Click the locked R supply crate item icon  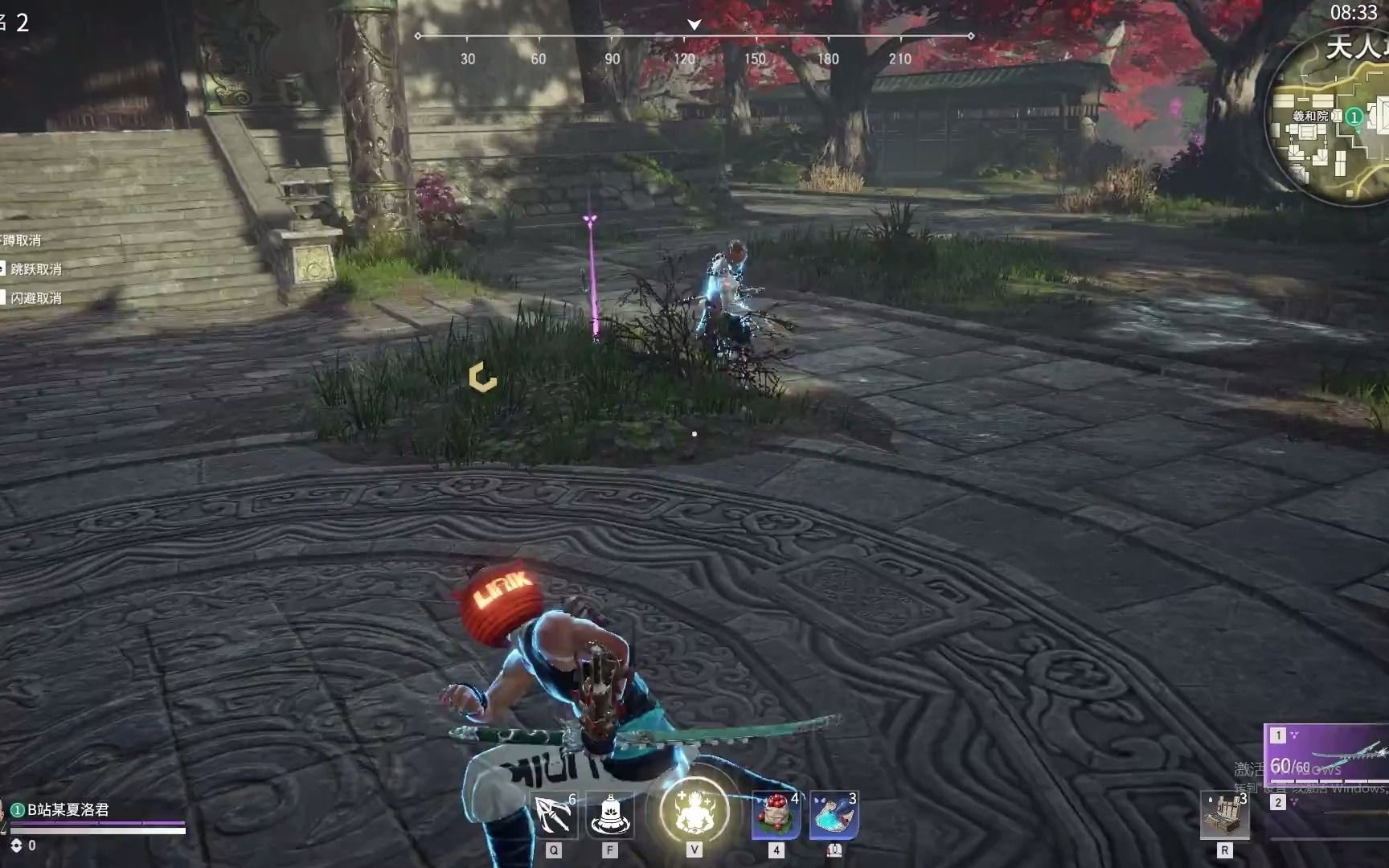1225,815
